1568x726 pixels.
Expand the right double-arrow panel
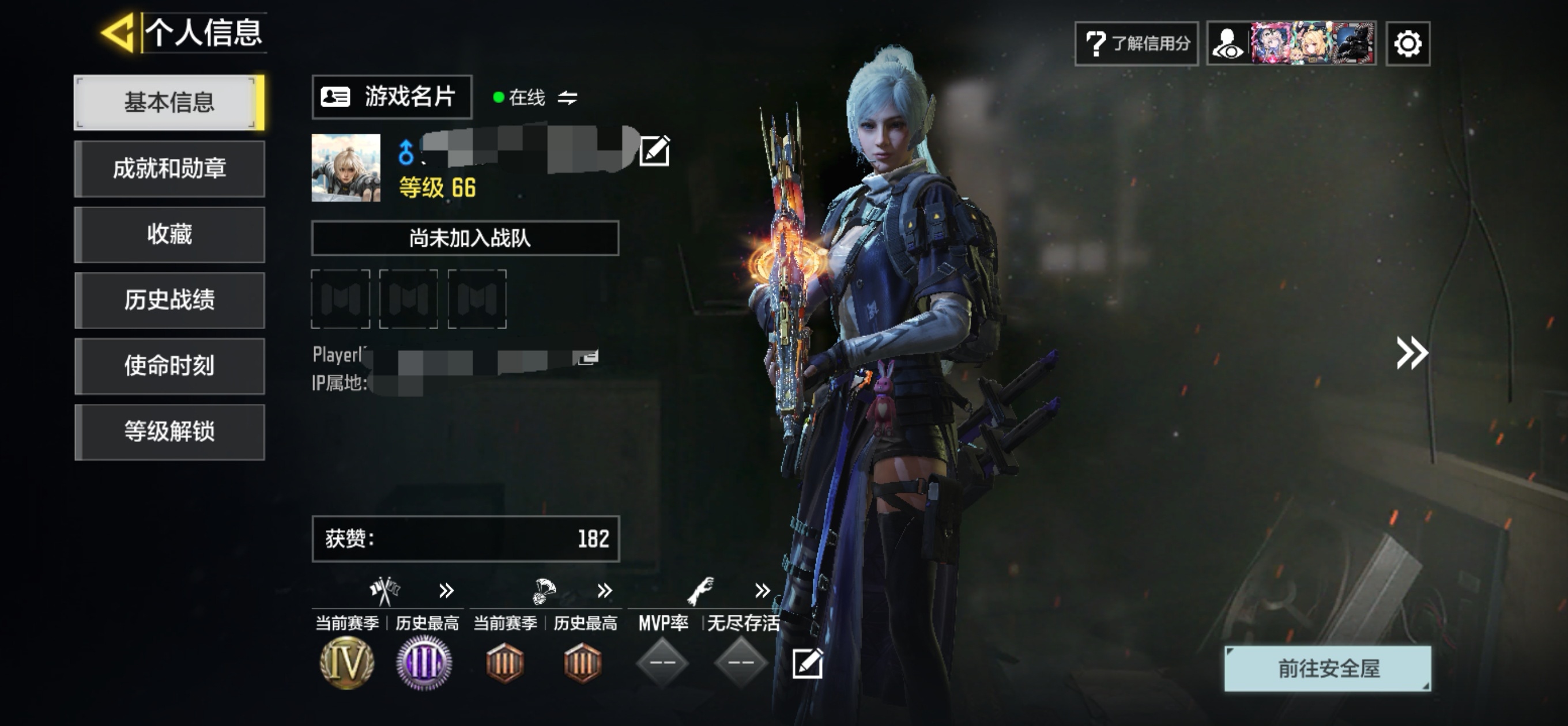pos(1412,353)
